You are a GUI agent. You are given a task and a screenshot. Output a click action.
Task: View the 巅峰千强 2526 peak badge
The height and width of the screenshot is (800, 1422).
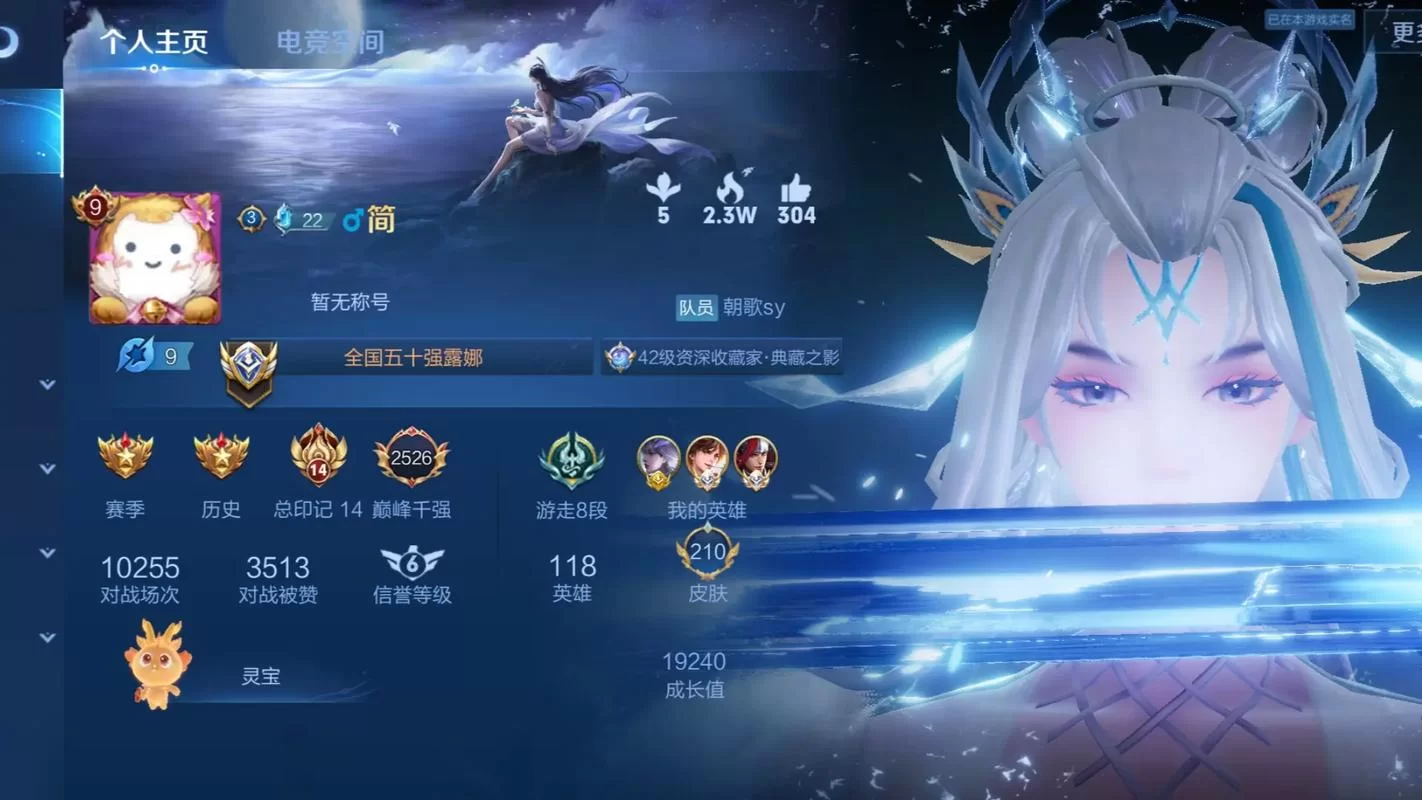[x=412, y=460]
